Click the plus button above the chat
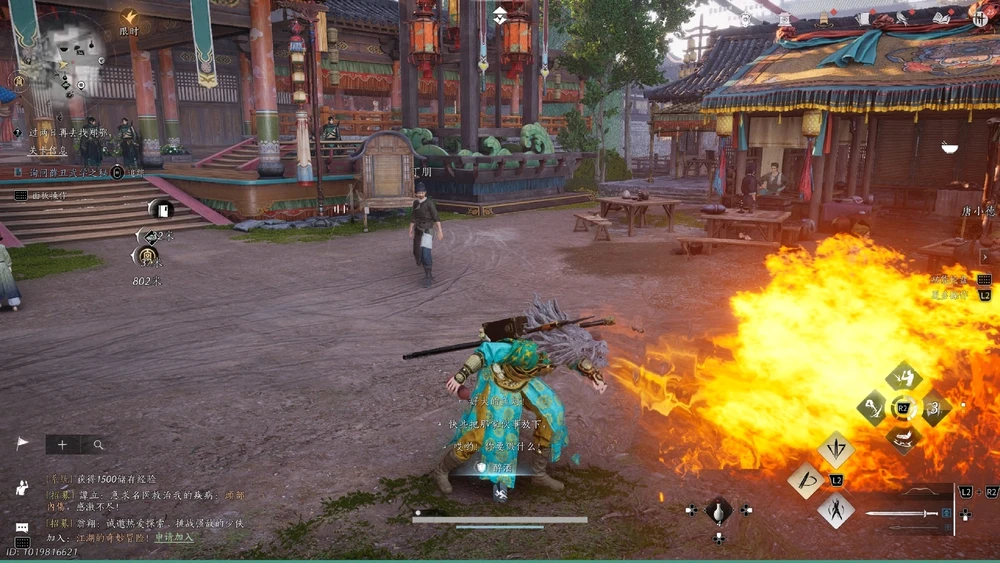This screenshot has height=563, width=1000. click(x=62, y=444)
